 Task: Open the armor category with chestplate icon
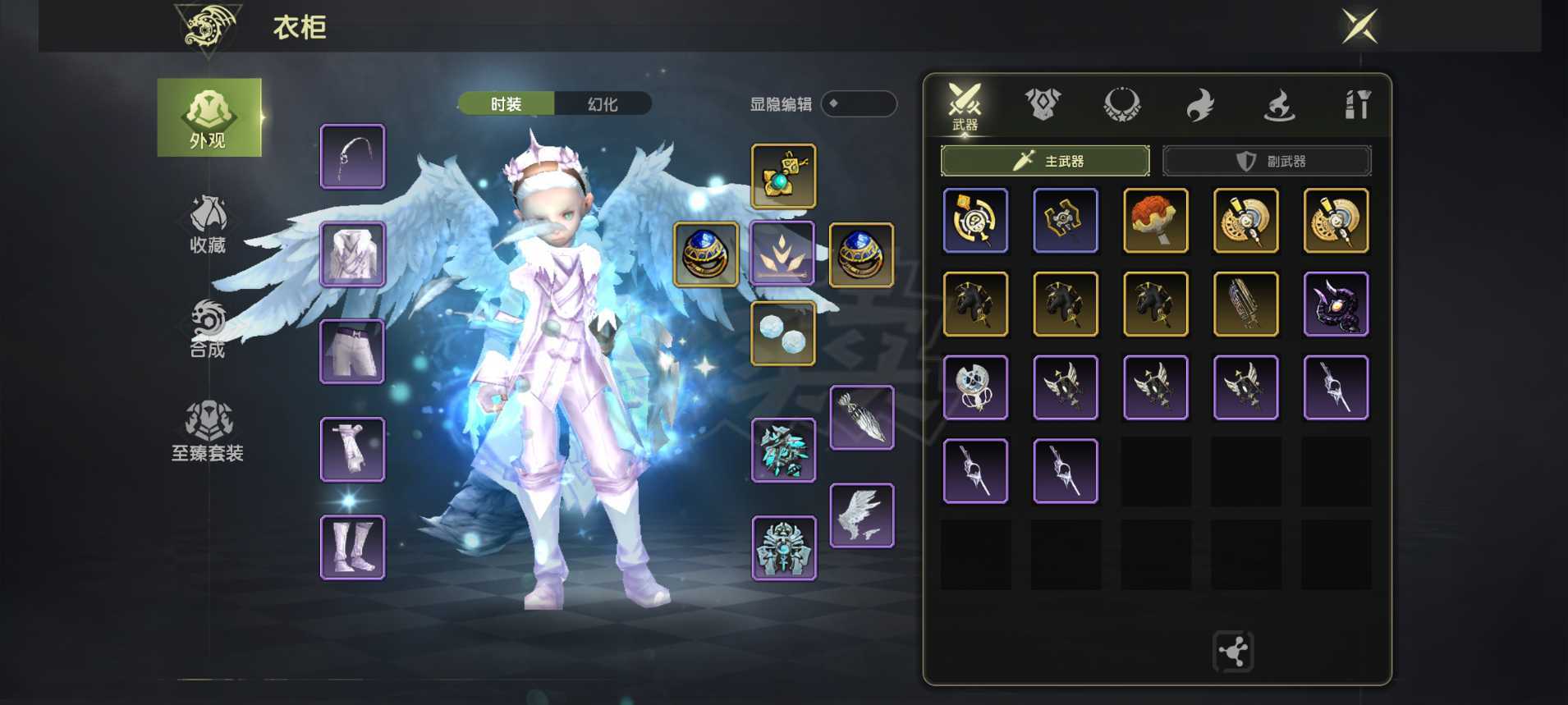pos(1043,104)
